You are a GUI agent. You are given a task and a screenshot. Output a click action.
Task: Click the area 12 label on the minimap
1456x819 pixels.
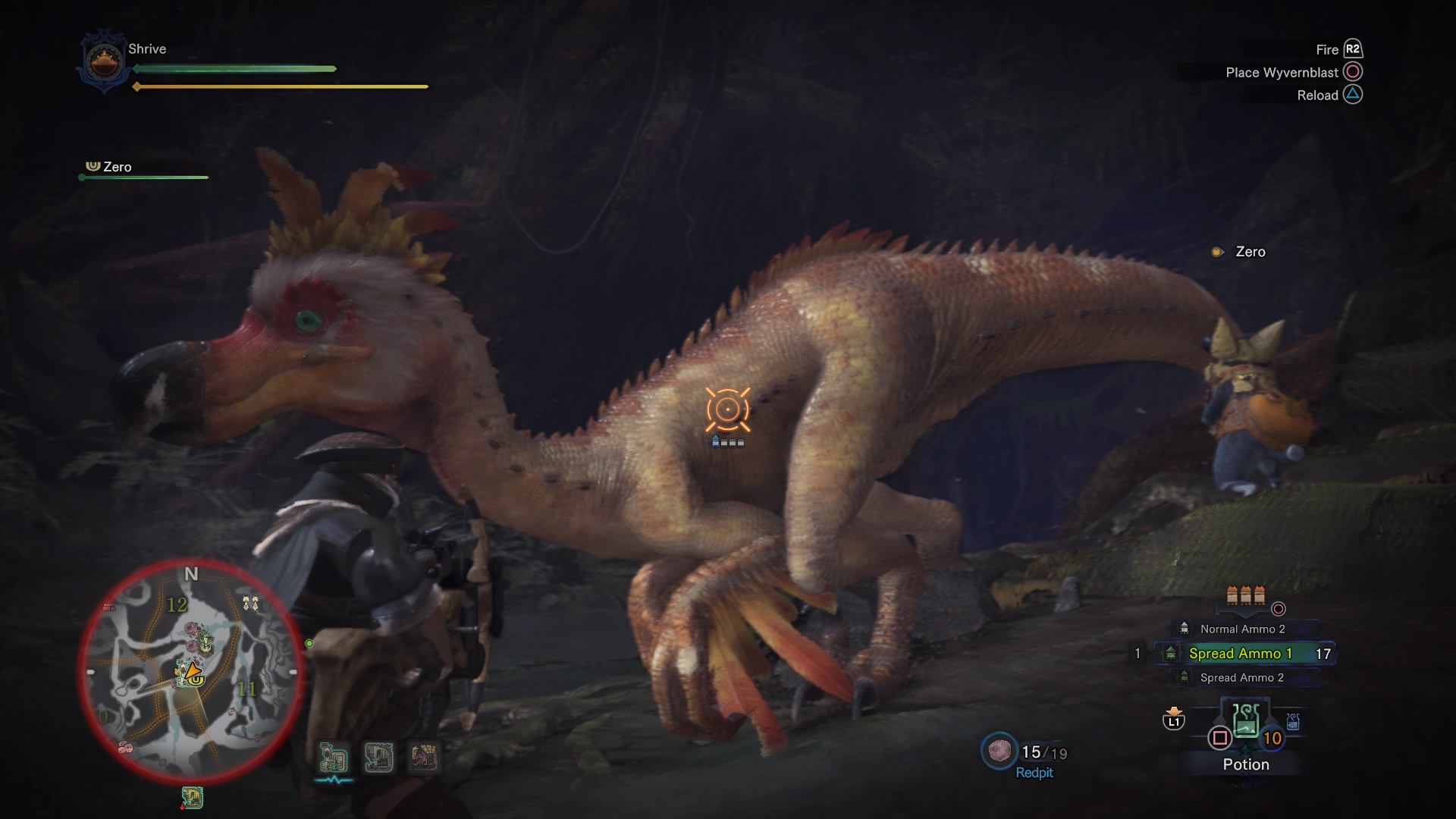pos(177,605)
